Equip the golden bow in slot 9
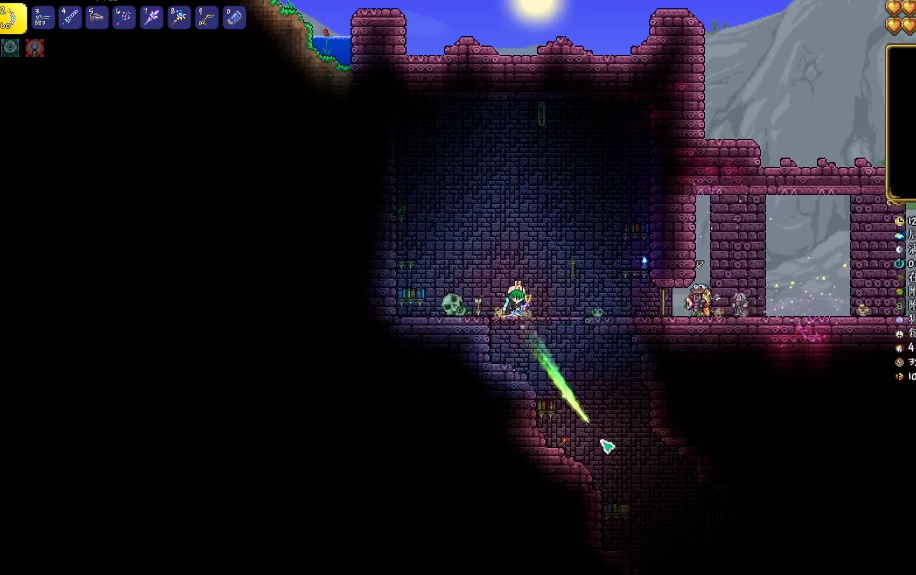 pyautogui.click(x=206, y=17)
